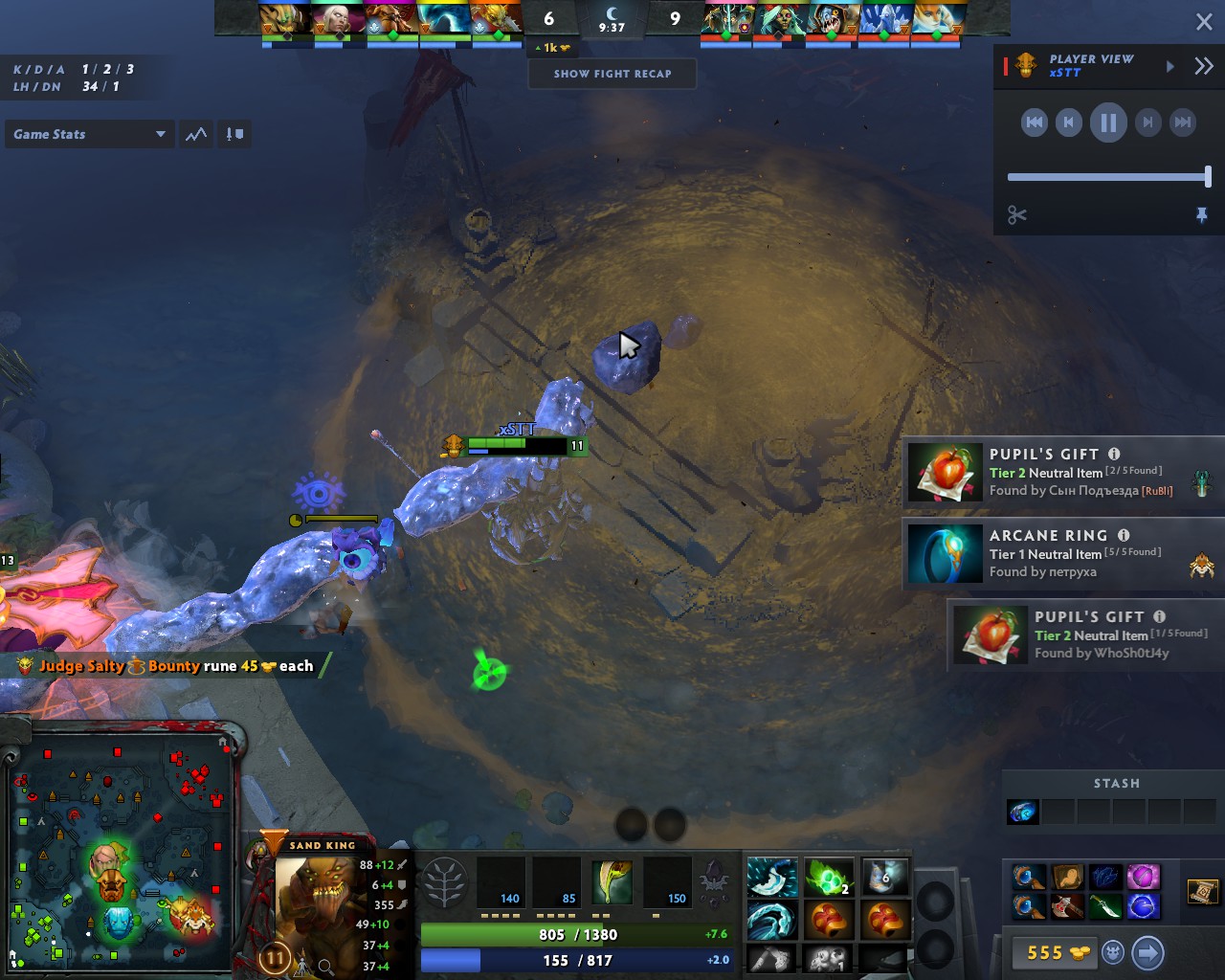1225x980 pixels.
Task: Click the info icon on Pupil's Gift notification
Action: point(1113,454)
